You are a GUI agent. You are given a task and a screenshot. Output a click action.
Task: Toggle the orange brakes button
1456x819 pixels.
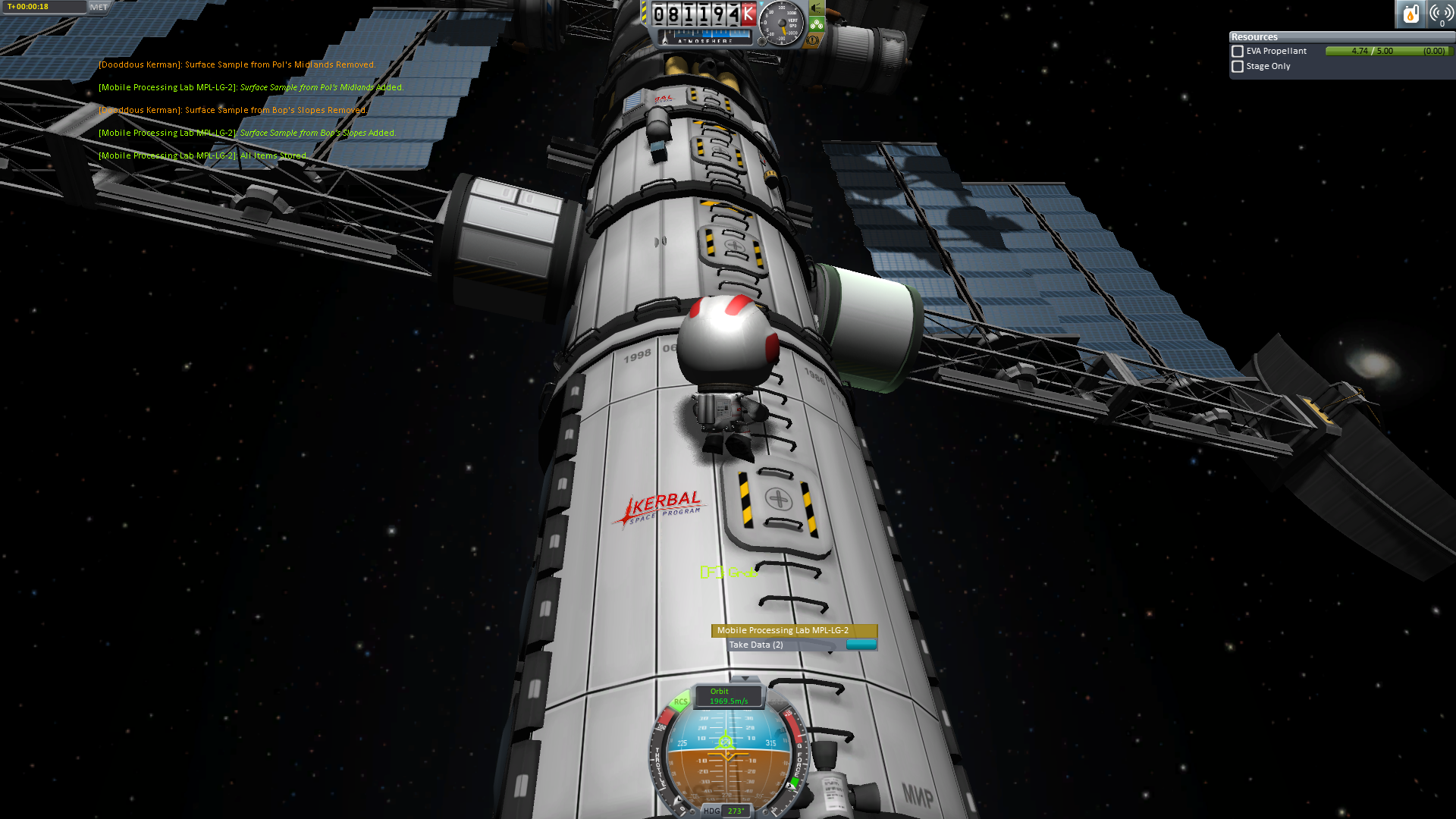(814, 40)
